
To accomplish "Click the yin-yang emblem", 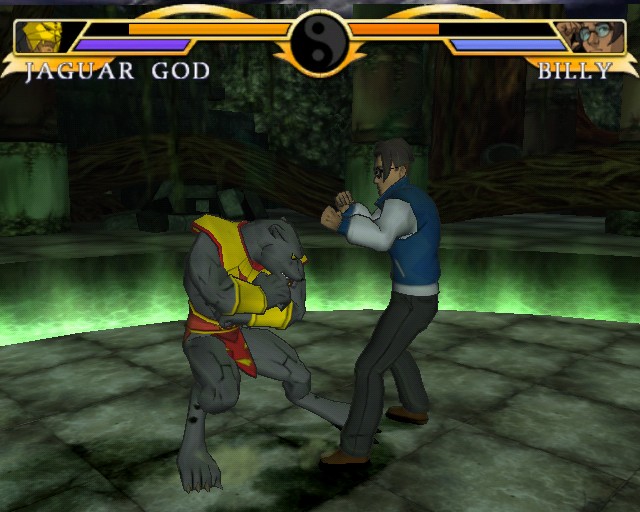I will (318, 42).
